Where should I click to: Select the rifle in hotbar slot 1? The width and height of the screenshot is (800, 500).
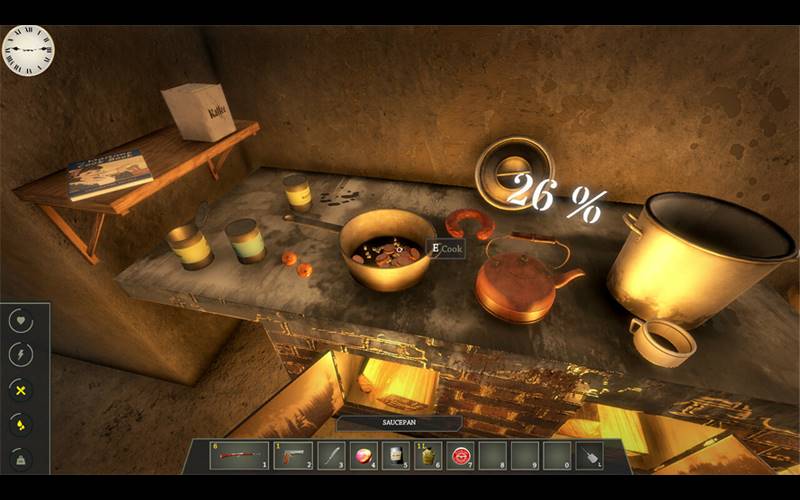[239, 456]
